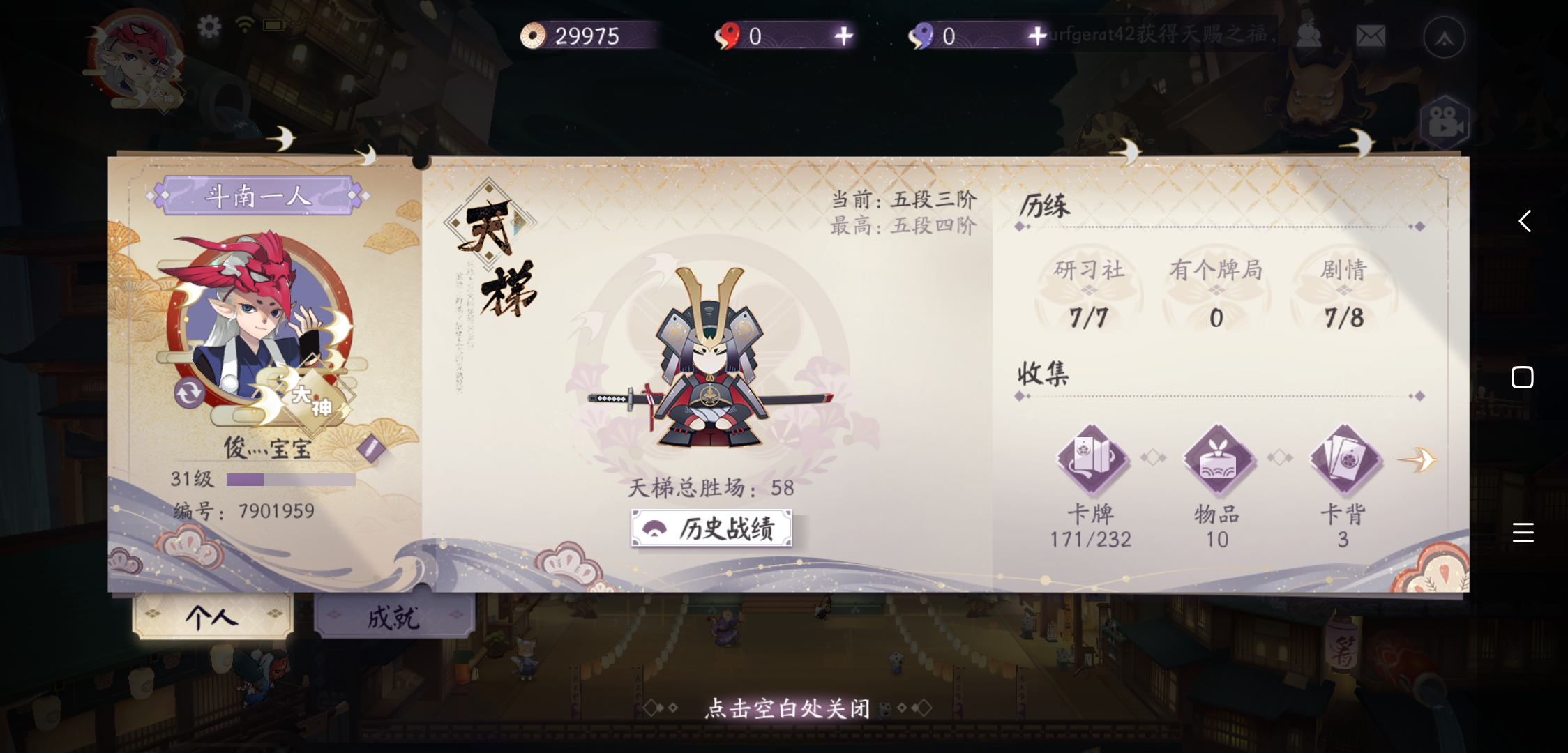Open the 历史战绩 history record
This screenshot has width=1568, height=753.
(x=711, y=529)
